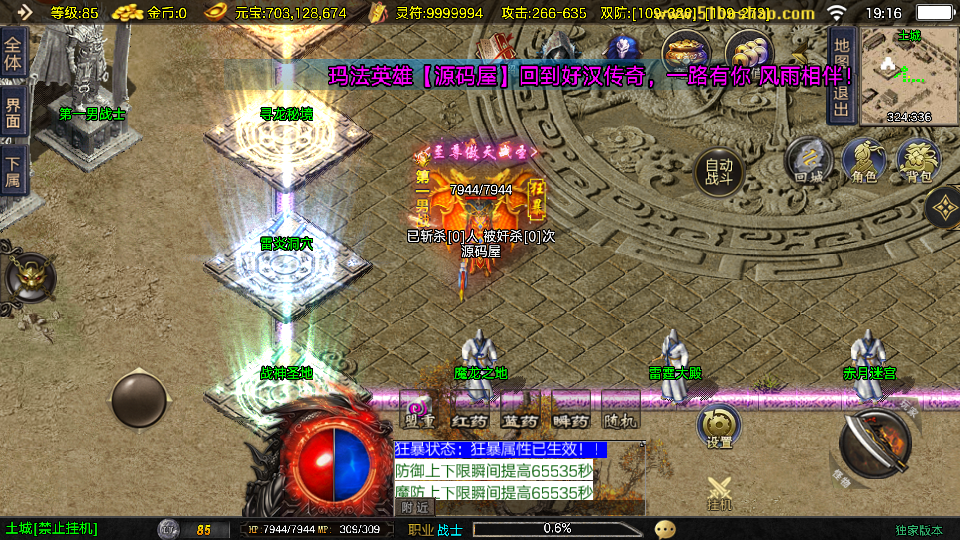This screenshot has width=960, height=540.
Task: Open the 设置 settings gear
Action: coord(719,427)
